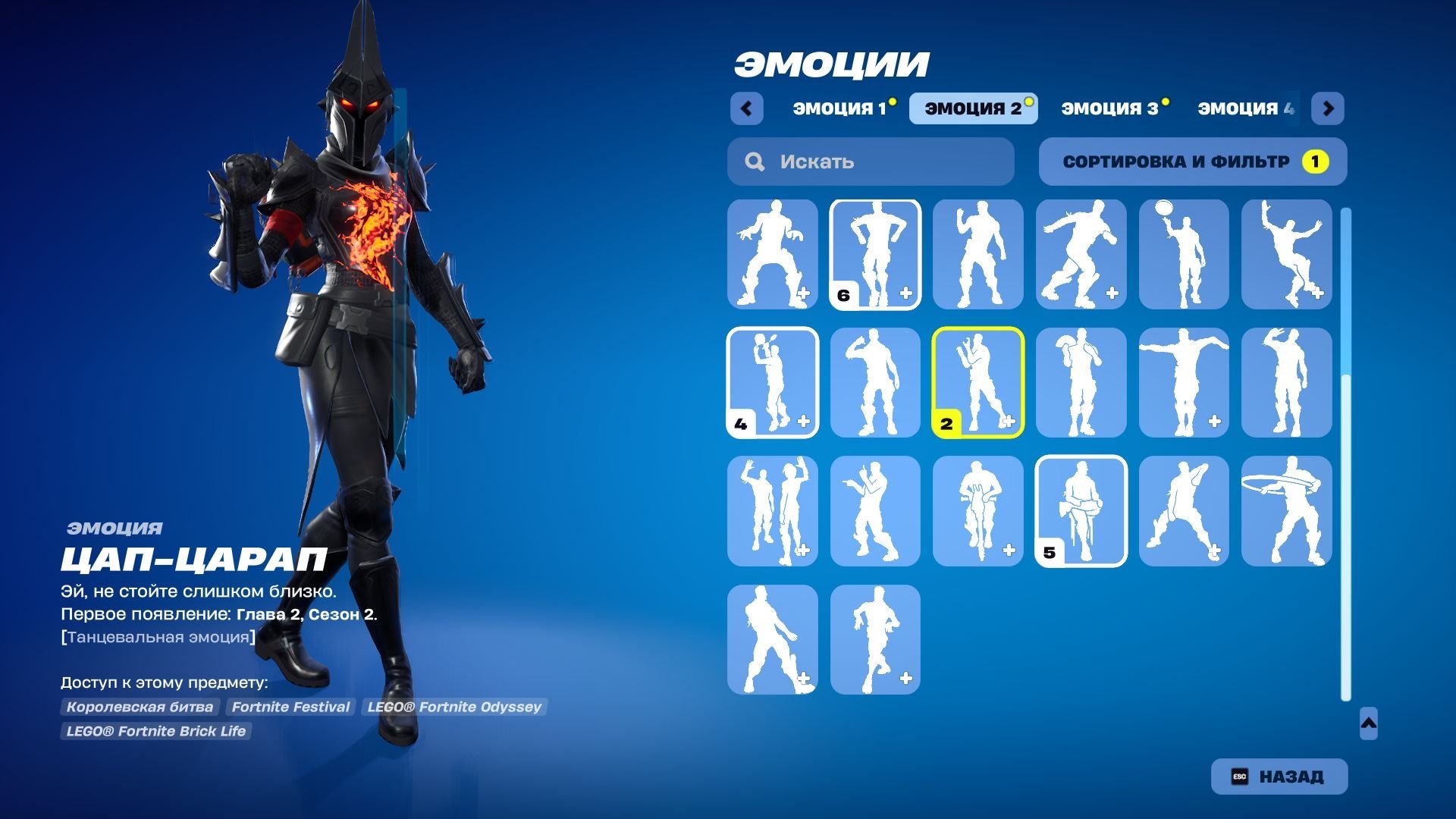Image resolution: width=1456 pixels, height=819 pixels.
Task: Click the upward scroll arrow near the scrollbar
Action: point(1369,724)
